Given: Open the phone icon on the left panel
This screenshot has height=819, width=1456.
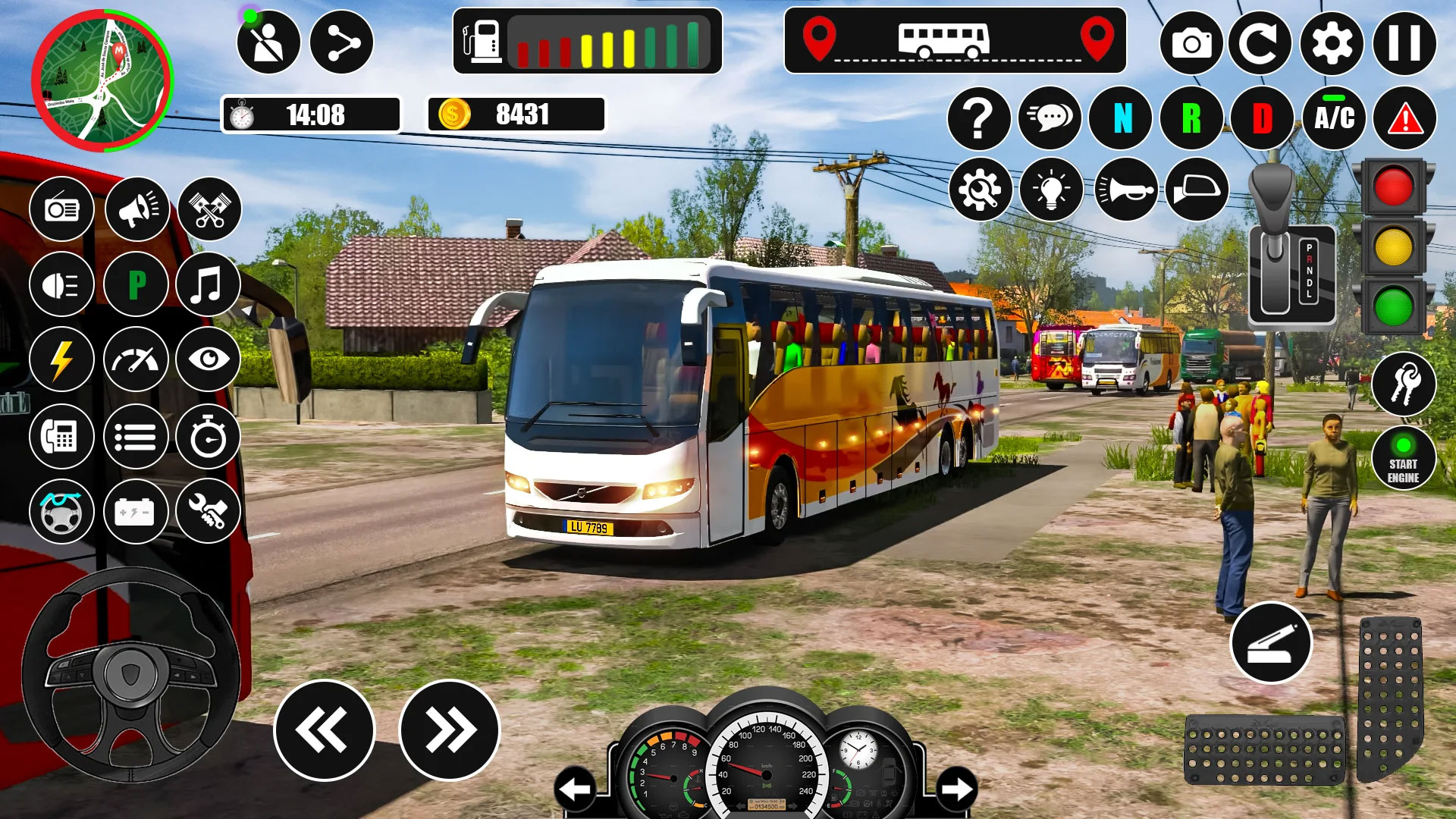Looking at the screenshot, I should point(62,437).
